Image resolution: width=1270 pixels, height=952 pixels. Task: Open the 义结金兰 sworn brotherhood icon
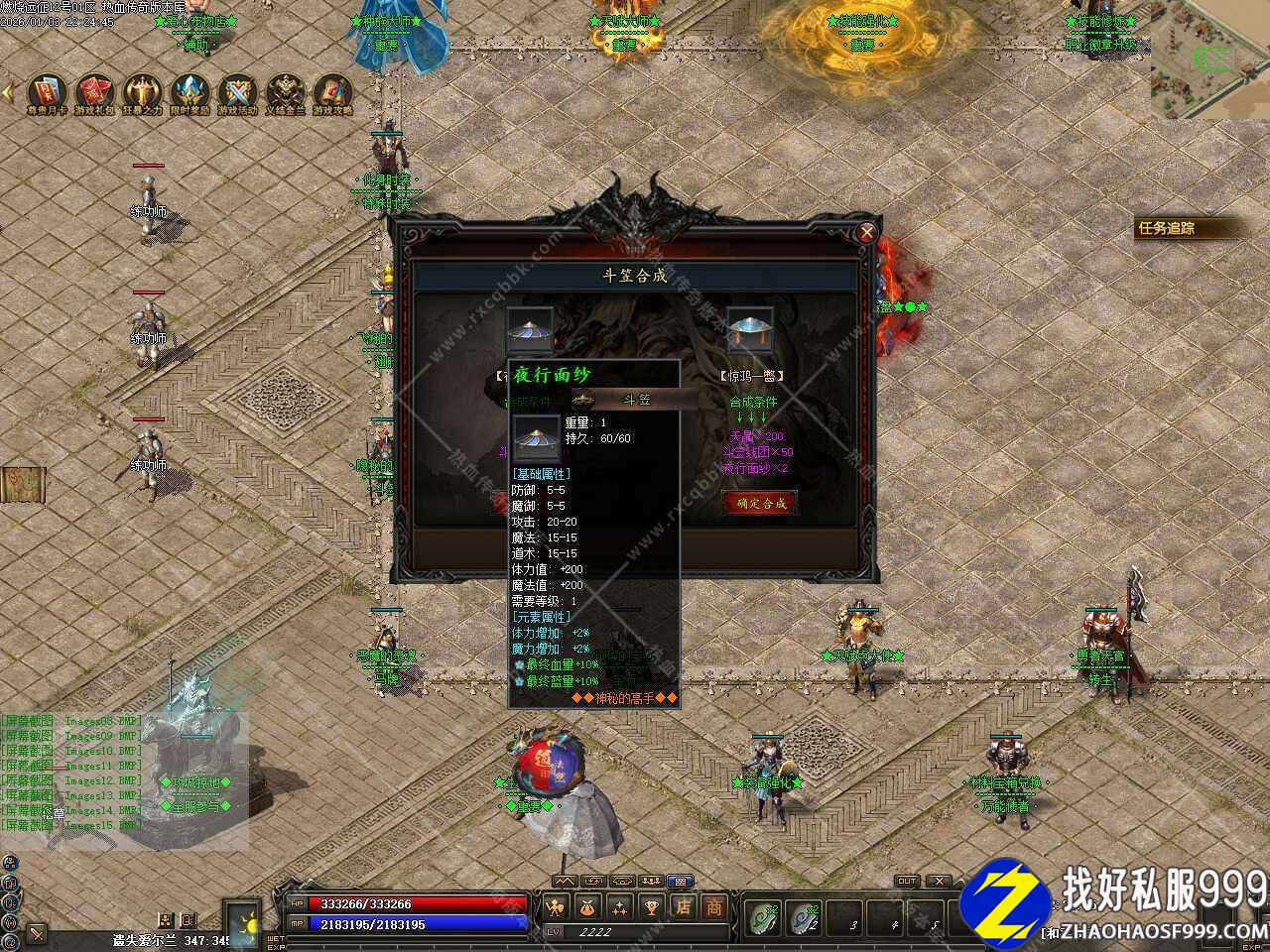pyautogui.click(x=285, y=91)
